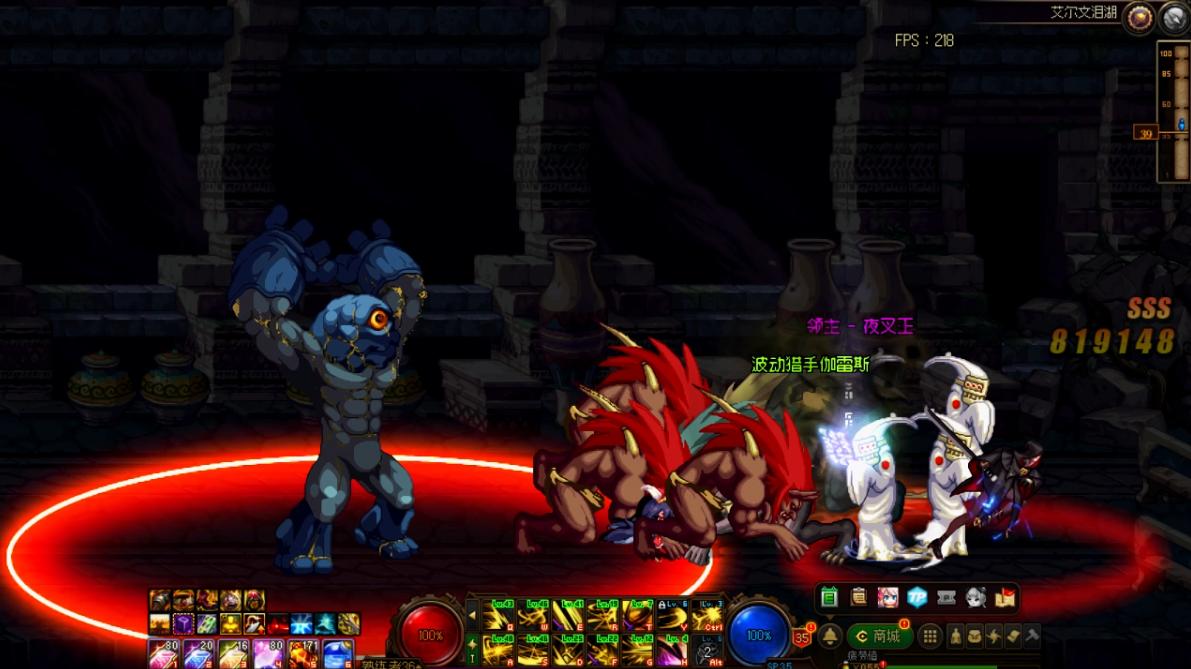
Task: Open the quest scroll clipboard icon
Action: [859, 598]
